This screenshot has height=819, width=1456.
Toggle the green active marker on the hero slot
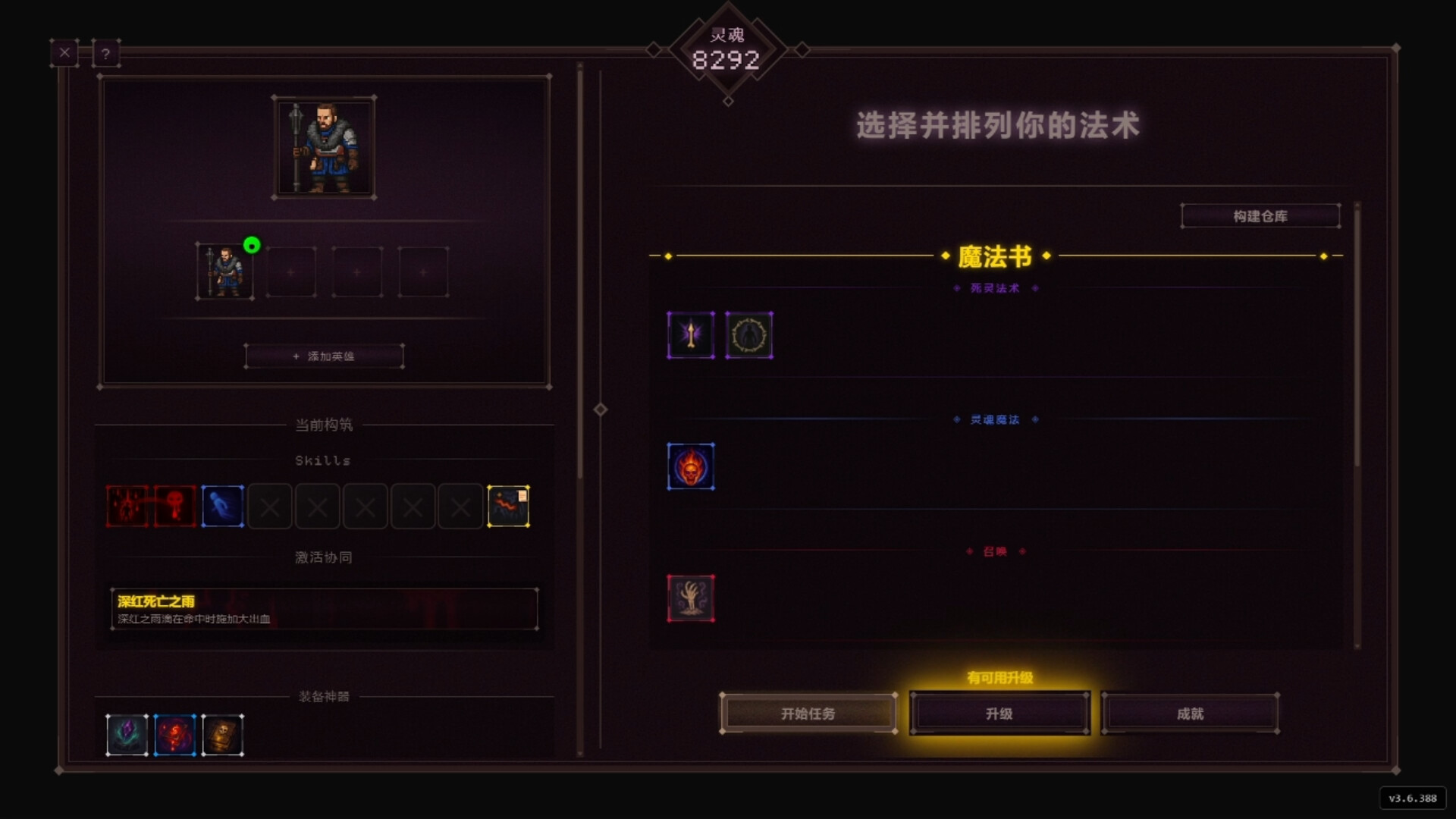point(253,245)
